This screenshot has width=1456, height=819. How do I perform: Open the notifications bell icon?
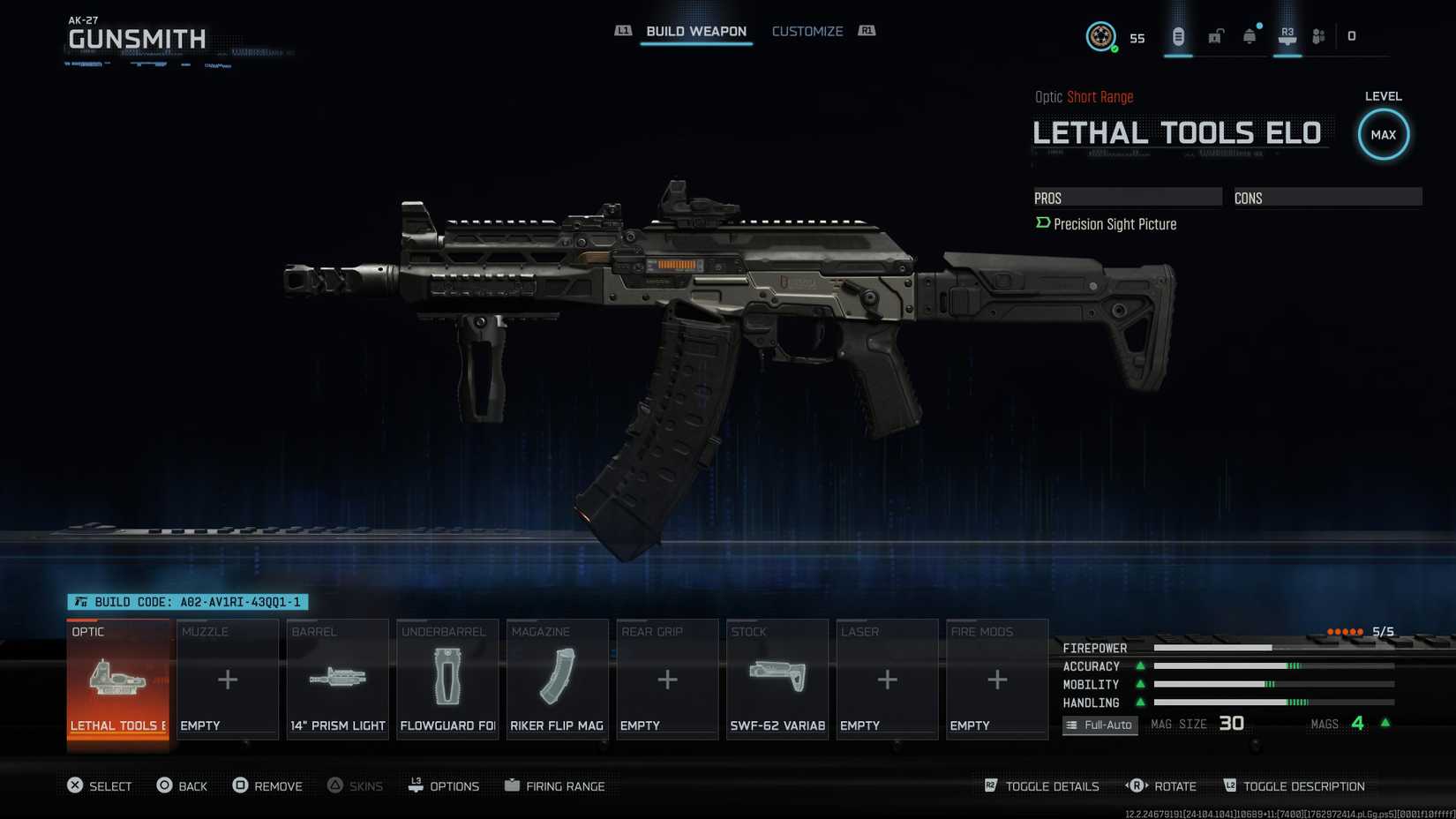point(1250,36)
